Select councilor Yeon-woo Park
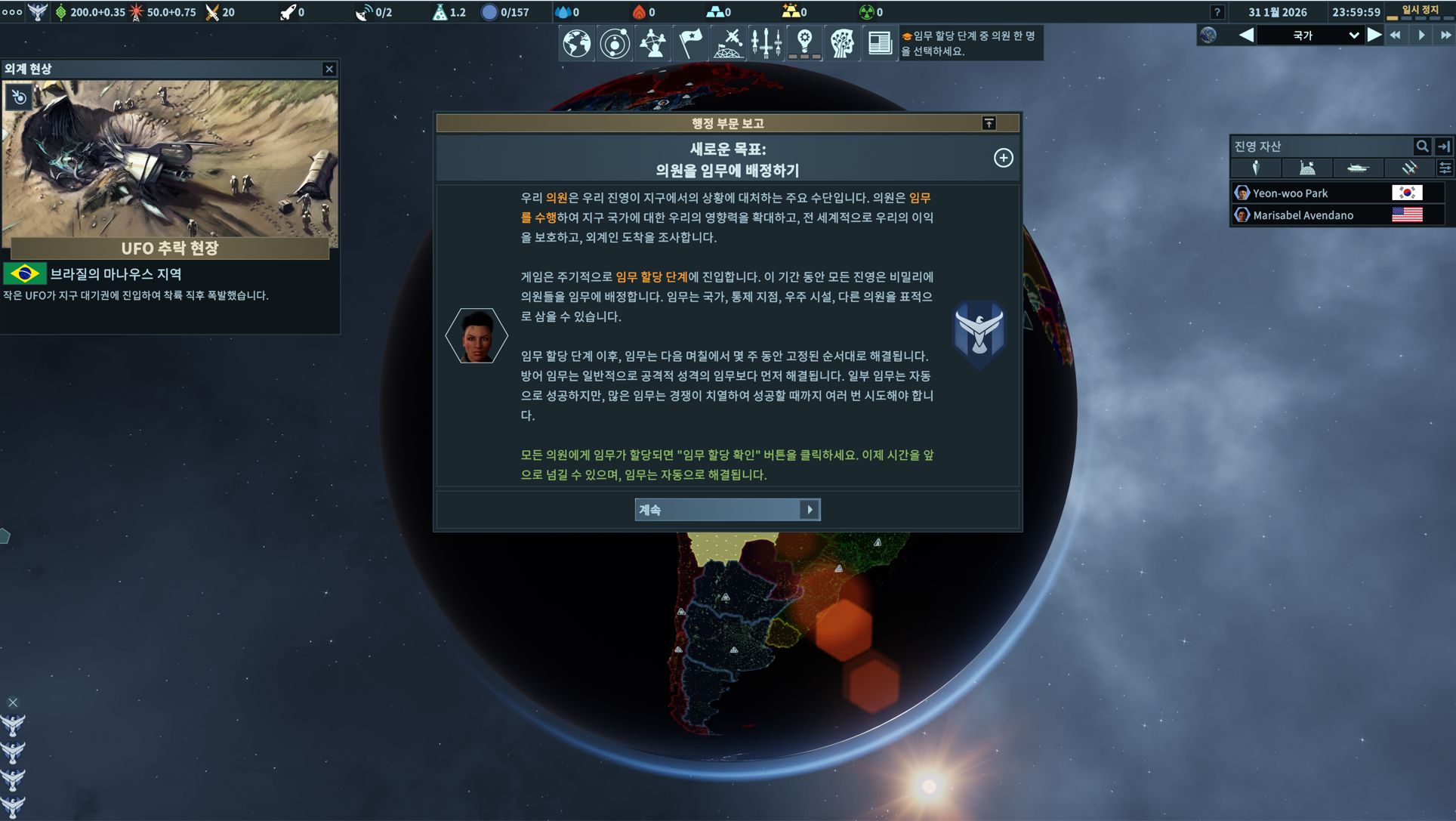This screenshot has height=821, width=1456. (1290, 193)
